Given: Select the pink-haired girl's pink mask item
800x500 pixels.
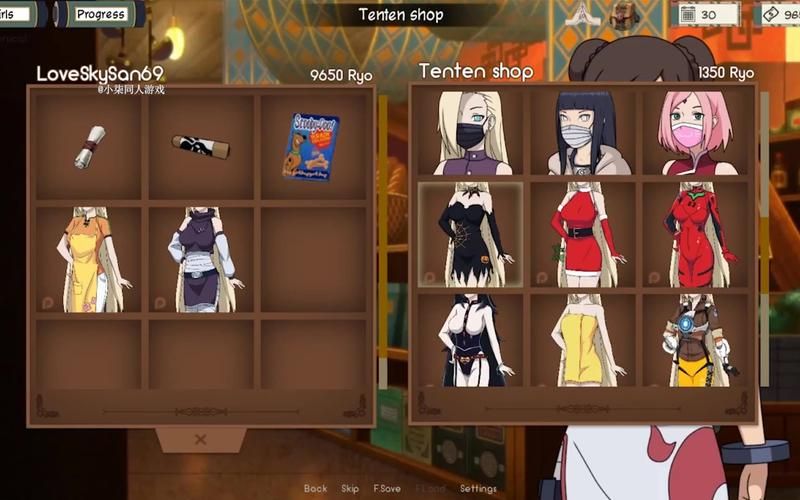Looking at the screenshot, I should pos(696,132).
